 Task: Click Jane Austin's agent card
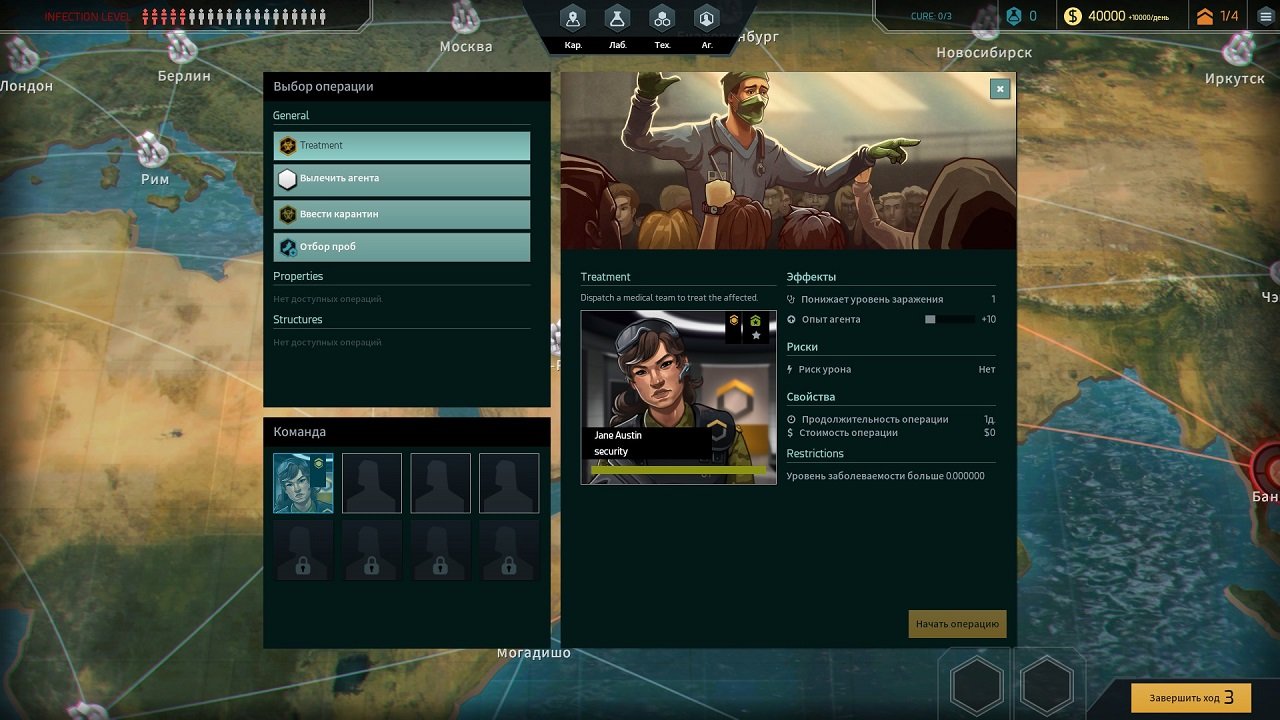[678, 397]
